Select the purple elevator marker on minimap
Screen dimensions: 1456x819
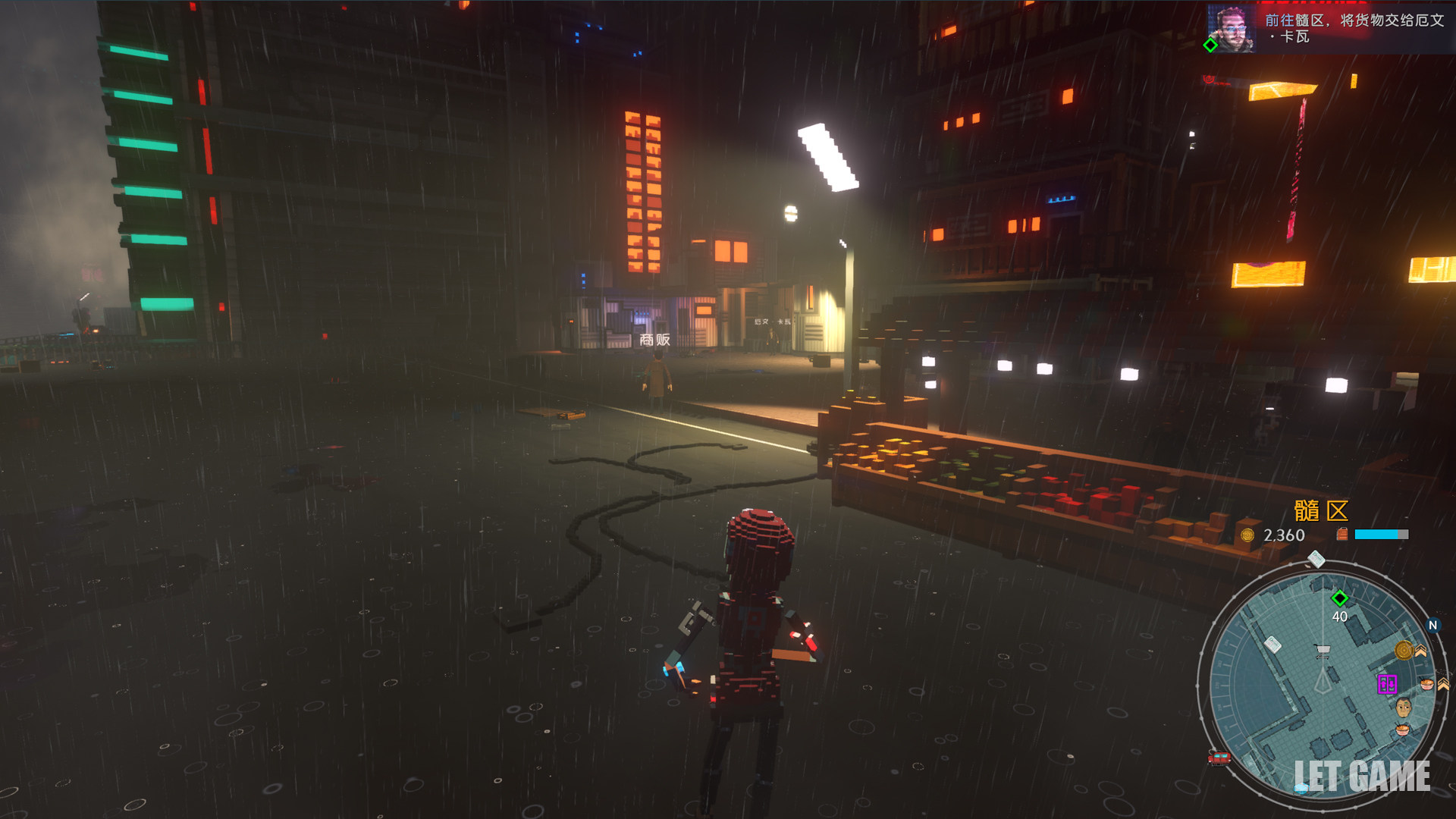[1387, 684]
